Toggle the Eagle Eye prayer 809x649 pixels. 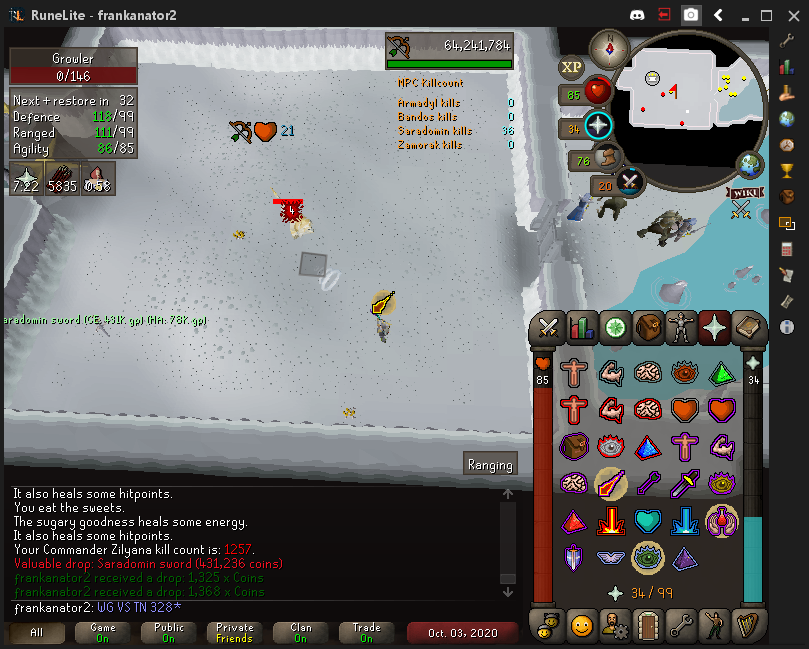[x=610, y=484]
